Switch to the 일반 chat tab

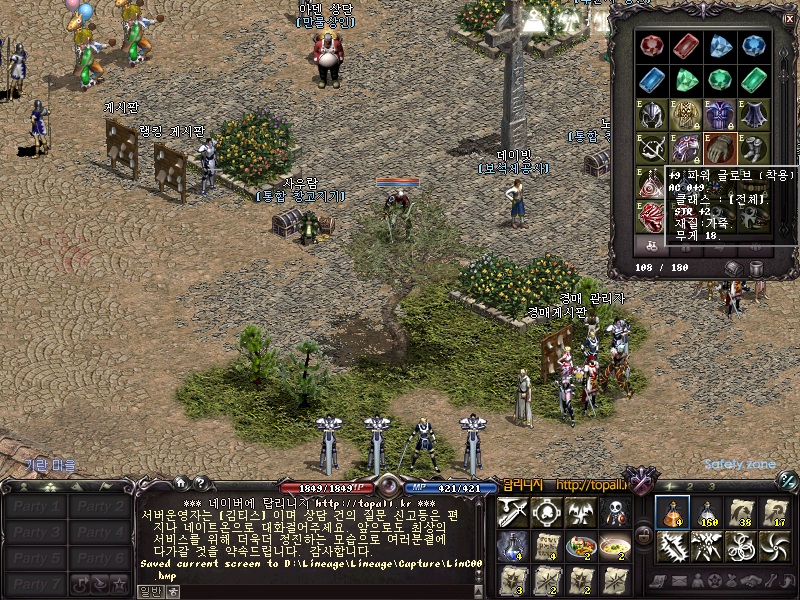click(x=149, y=591)
